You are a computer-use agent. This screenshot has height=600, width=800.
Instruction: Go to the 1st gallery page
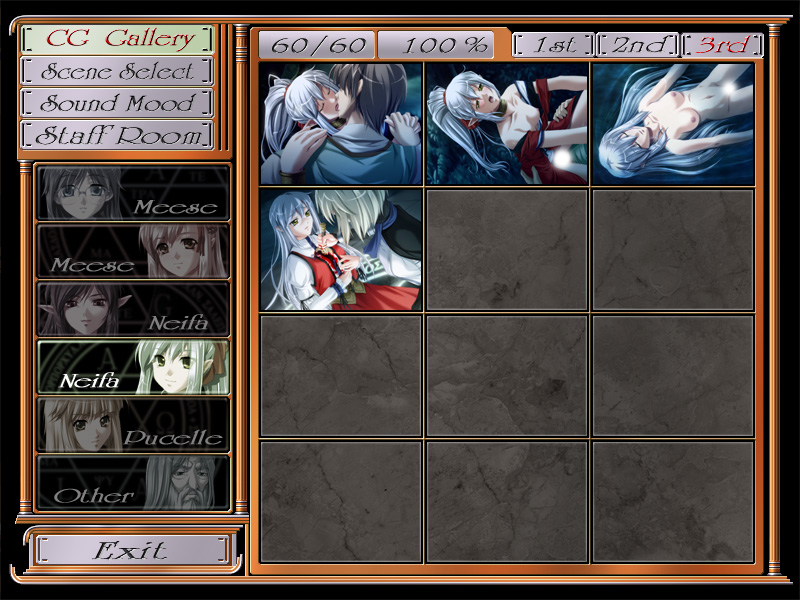tap(552, 45)
